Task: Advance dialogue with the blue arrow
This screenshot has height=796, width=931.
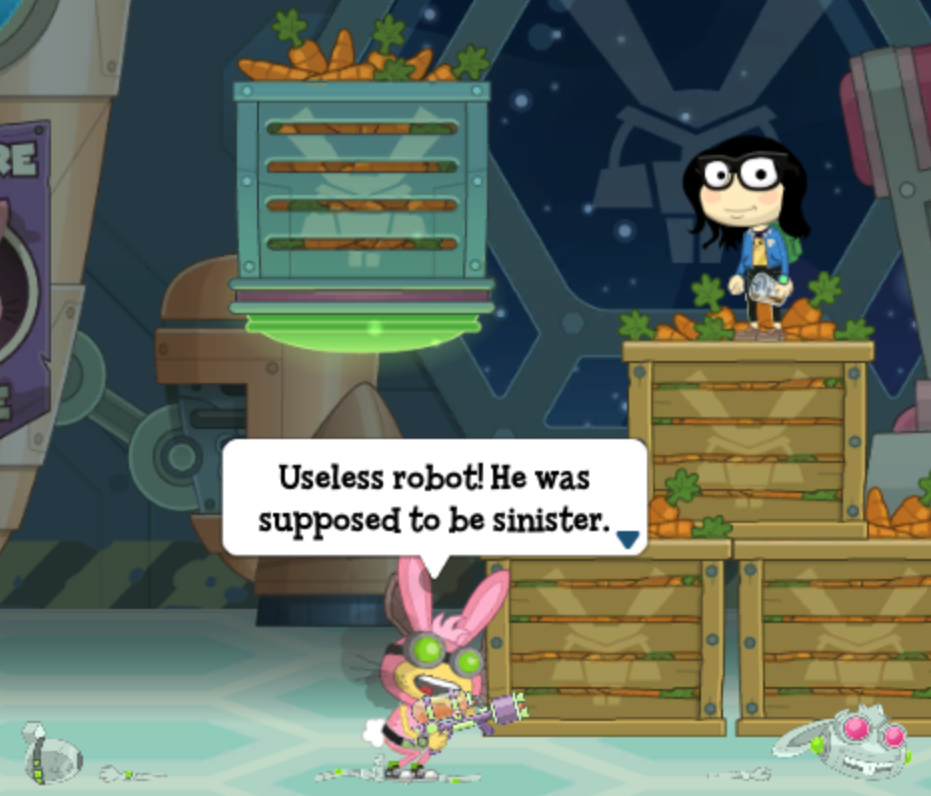Action: tap(627, 539)
